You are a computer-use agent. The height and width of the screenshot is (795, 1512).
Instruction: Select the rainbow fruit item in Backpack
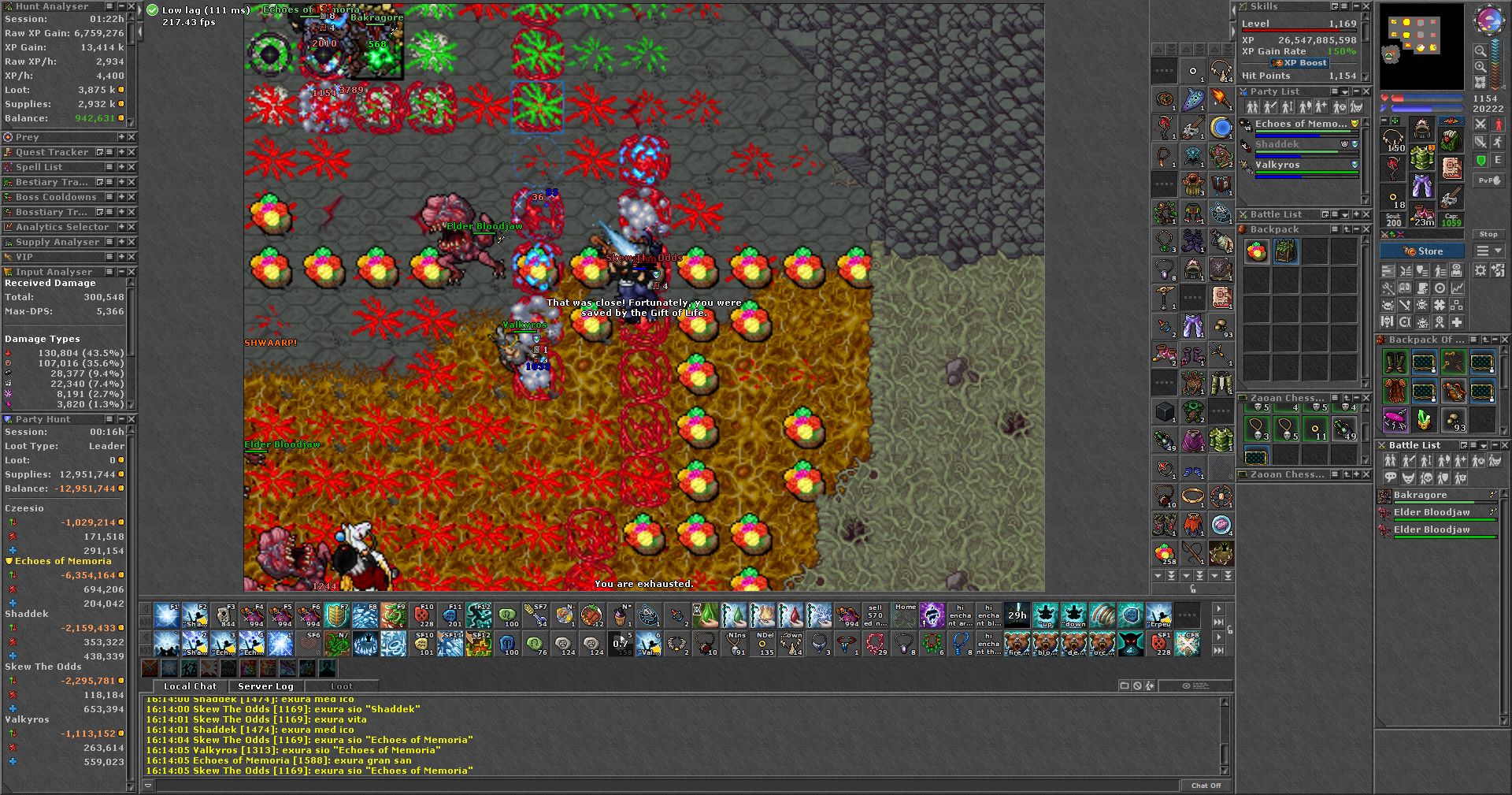pos(1256,252)
